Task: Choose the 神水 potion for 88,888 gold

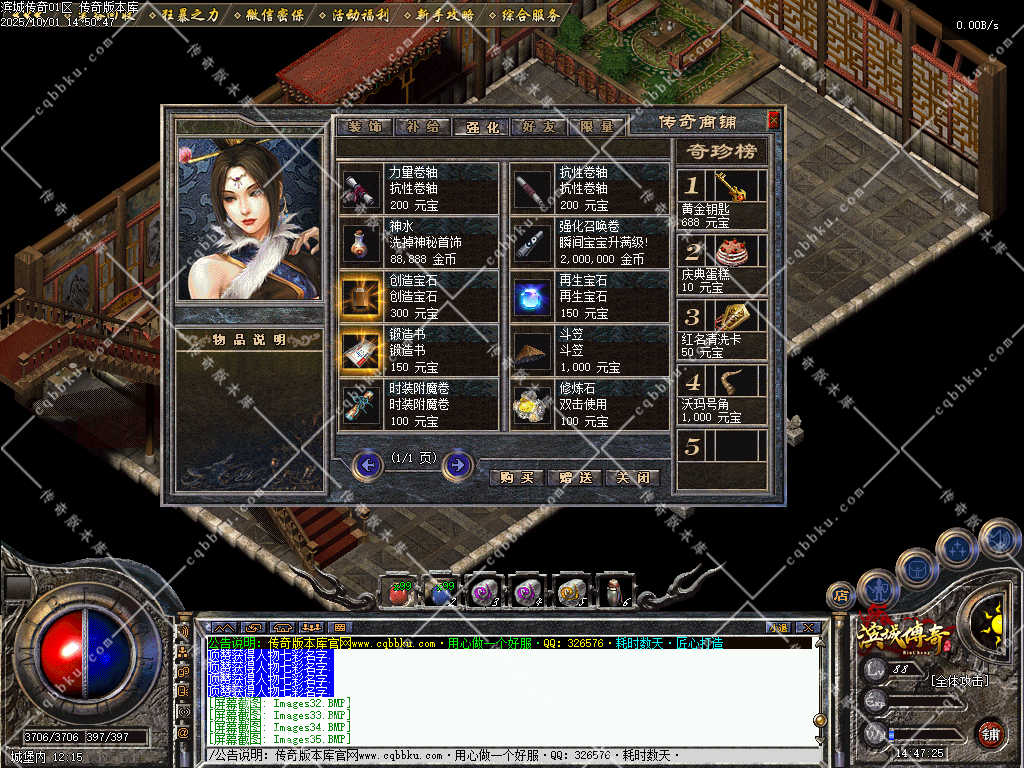Action: [x=356, y=243]
